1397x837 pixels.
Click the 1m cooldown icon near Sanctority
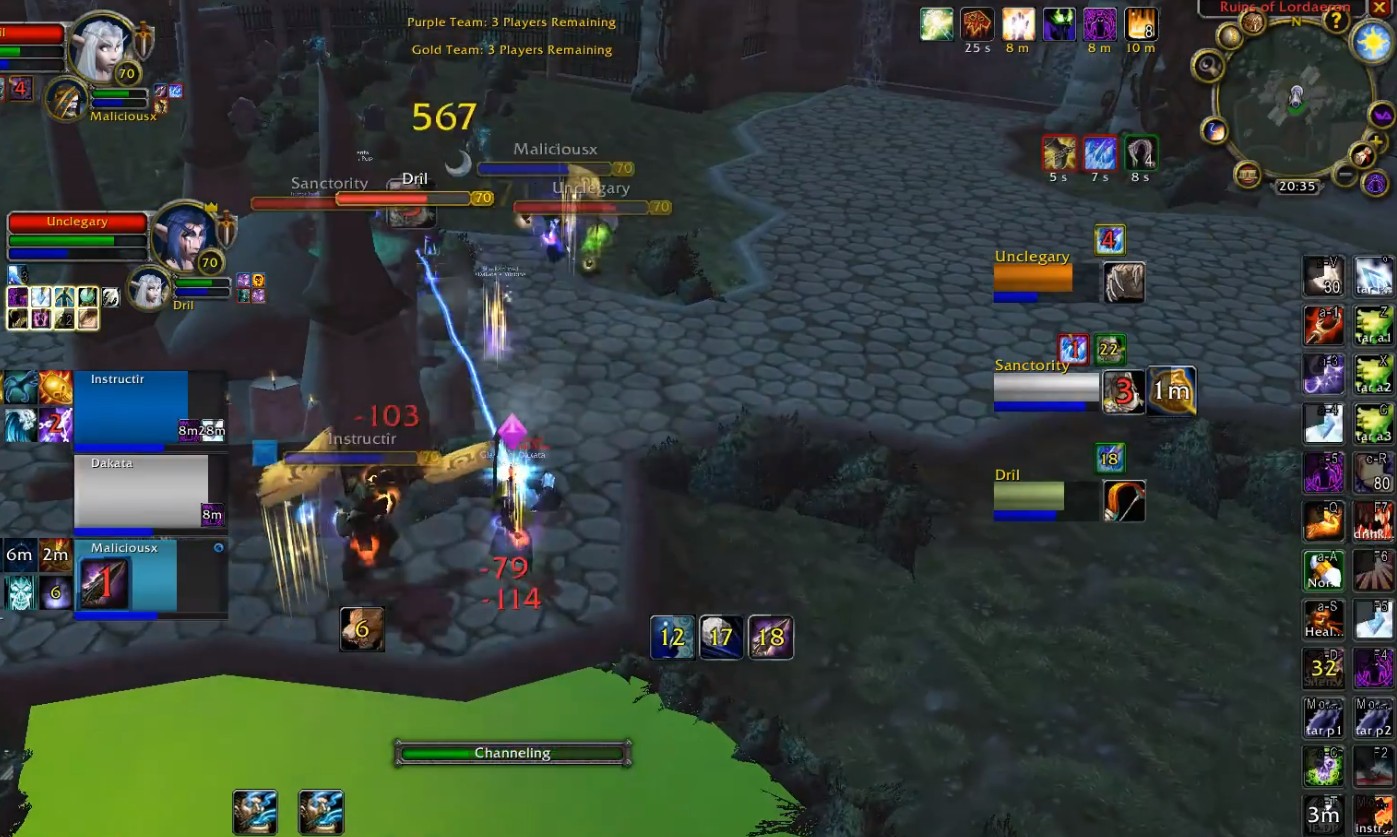pyautogui.click(x=1170, y=391)
